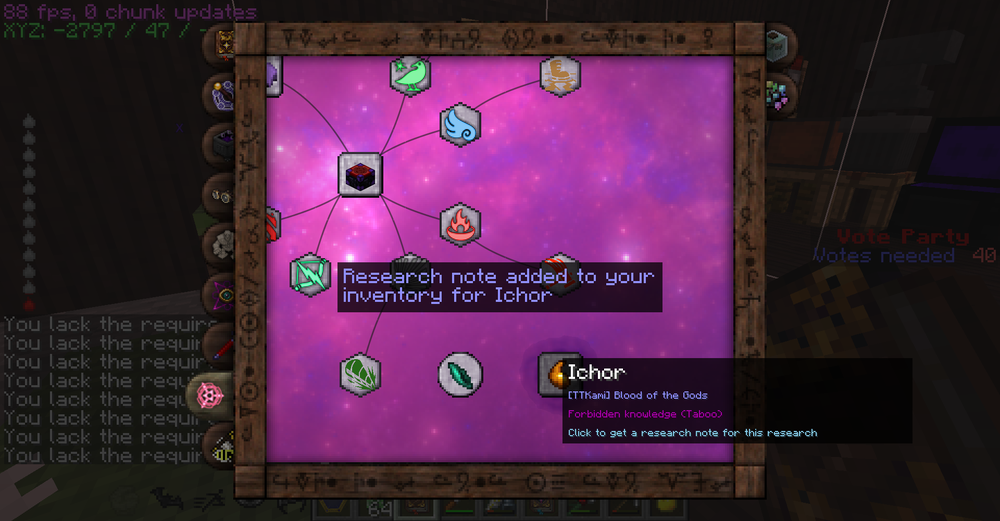
Task: Select the green leaf bundle research node
Action: tap(360, 373)
